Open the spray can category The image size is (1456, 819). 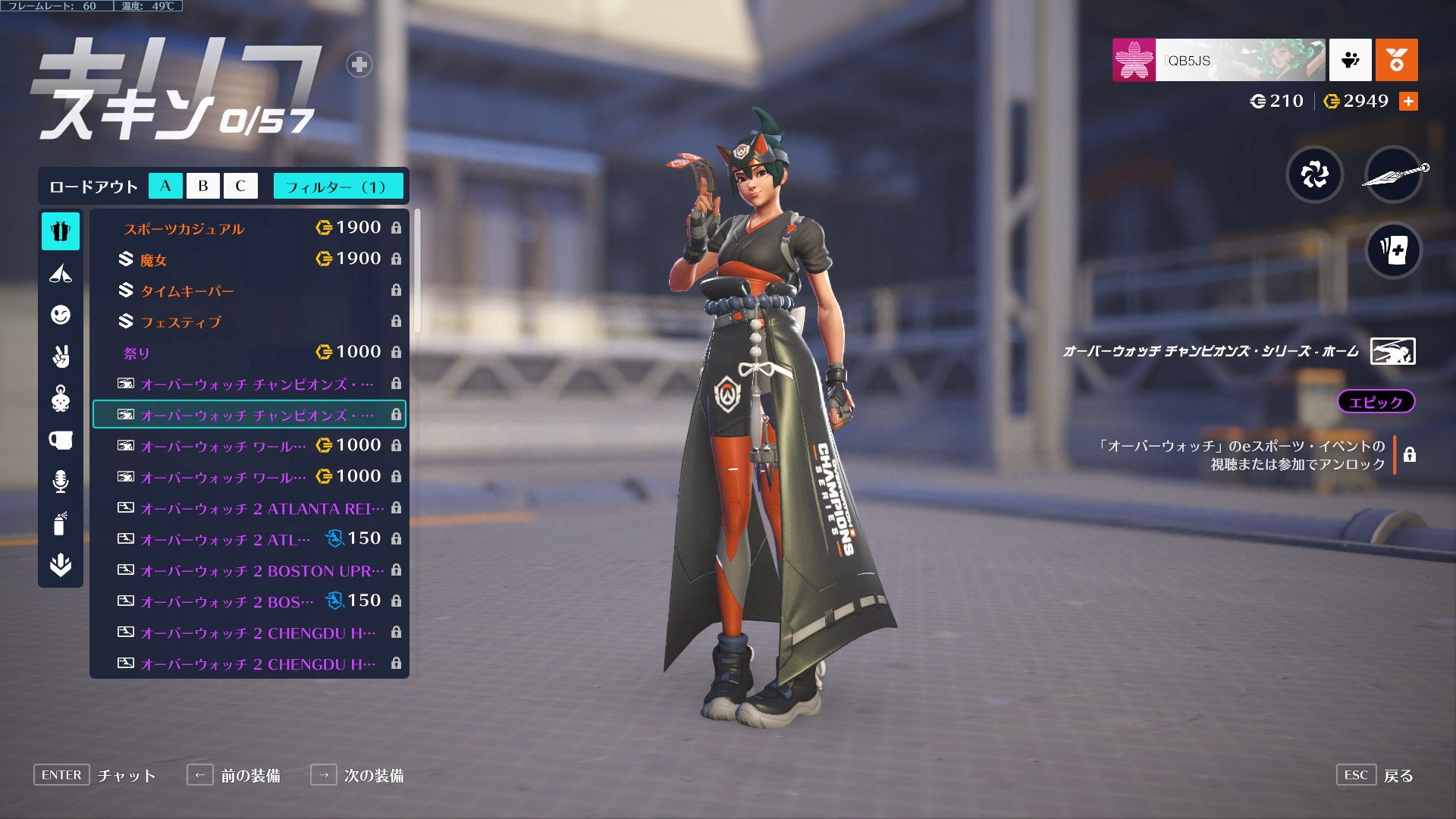(x=61, y=523)
